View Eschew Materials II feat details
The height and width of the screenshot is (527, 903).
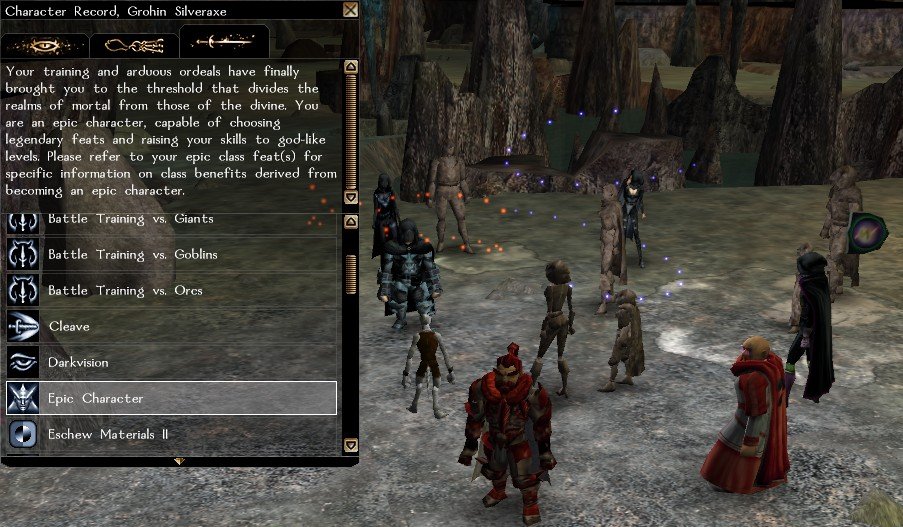pyautogui.click(x=170, y=435)
